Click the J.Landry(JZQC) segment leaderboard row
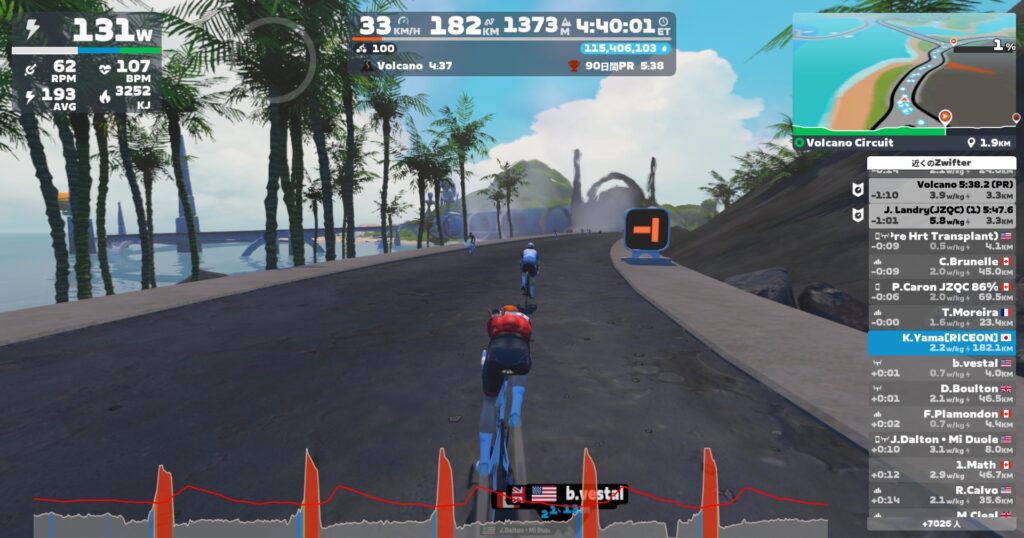Viewport: 1024px width, 538px height. 941,215
